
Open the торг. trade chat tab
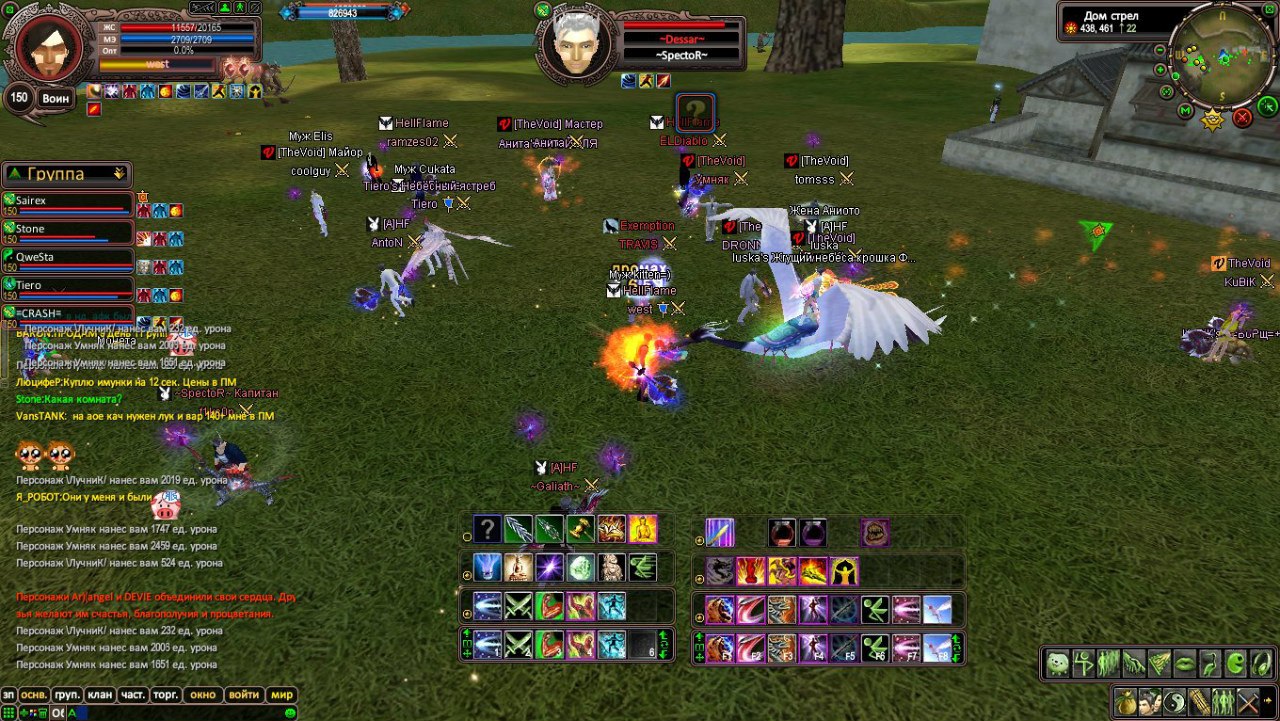pos(165,695)
